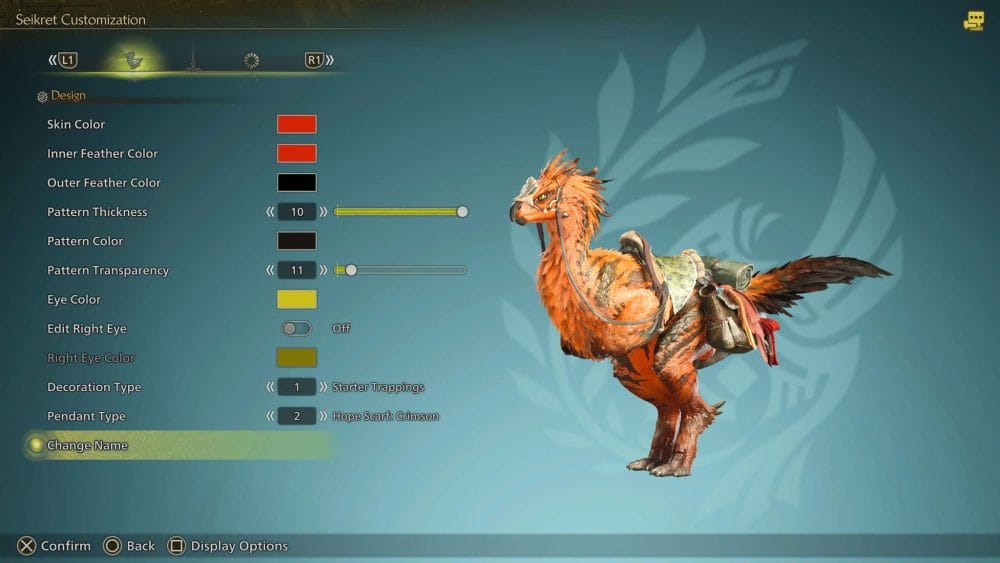1000x563 pixels.
Task: Switch to the dotted ring icon tab
Action: (251, 61)
